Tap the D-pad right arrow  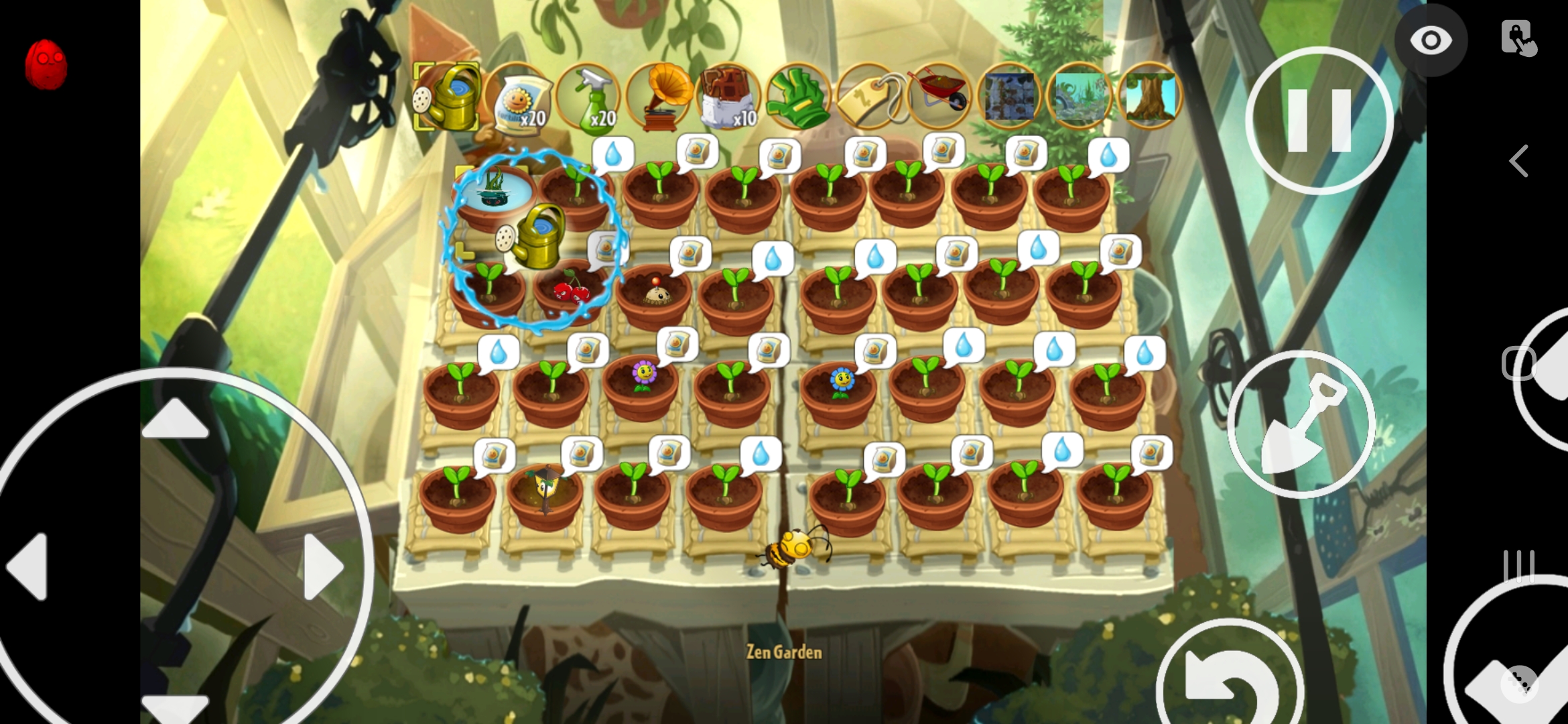(x=324, y=567)
